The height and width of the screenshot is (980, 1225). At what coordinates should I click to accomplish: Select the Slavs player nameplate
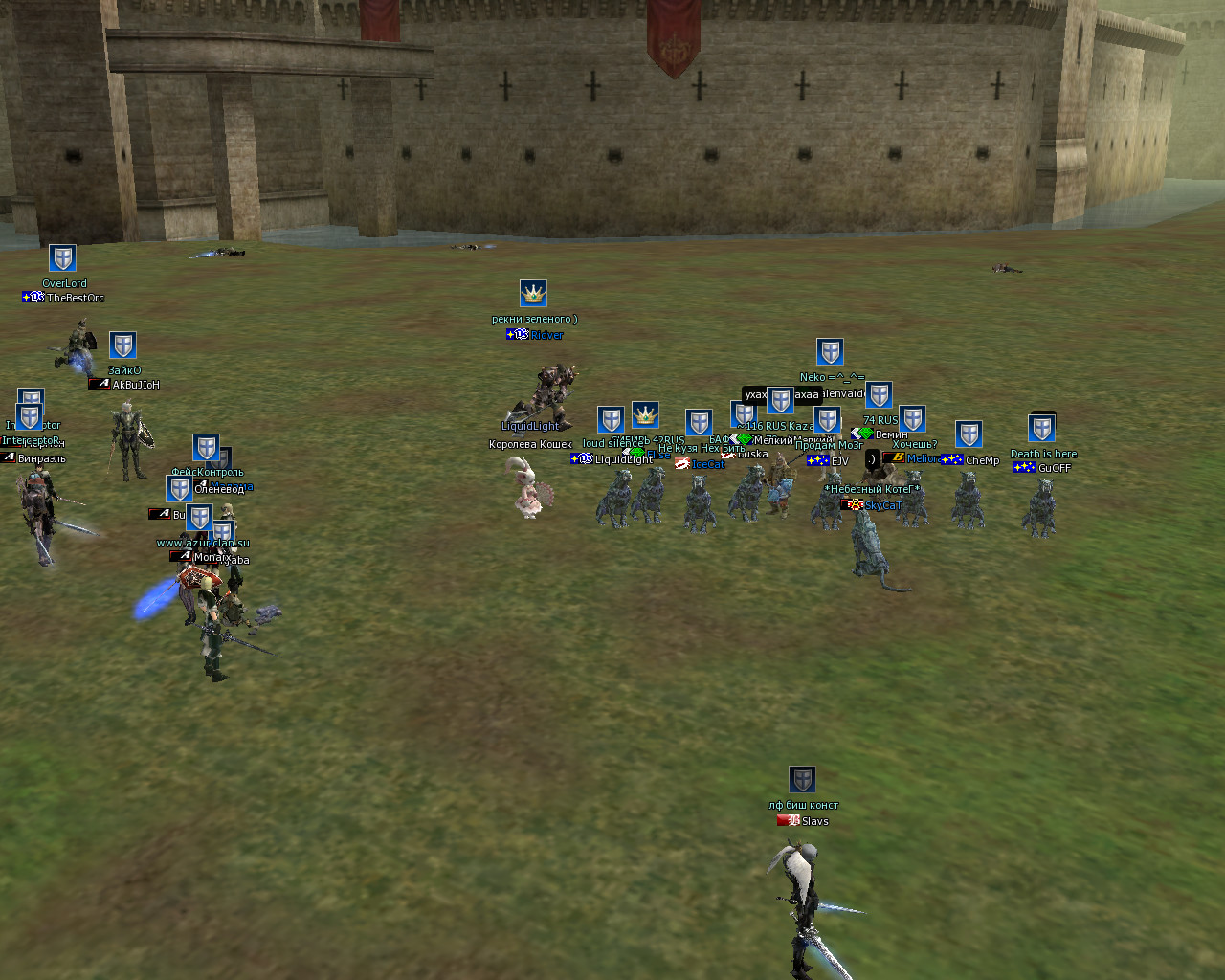click(x=813, y=821)
